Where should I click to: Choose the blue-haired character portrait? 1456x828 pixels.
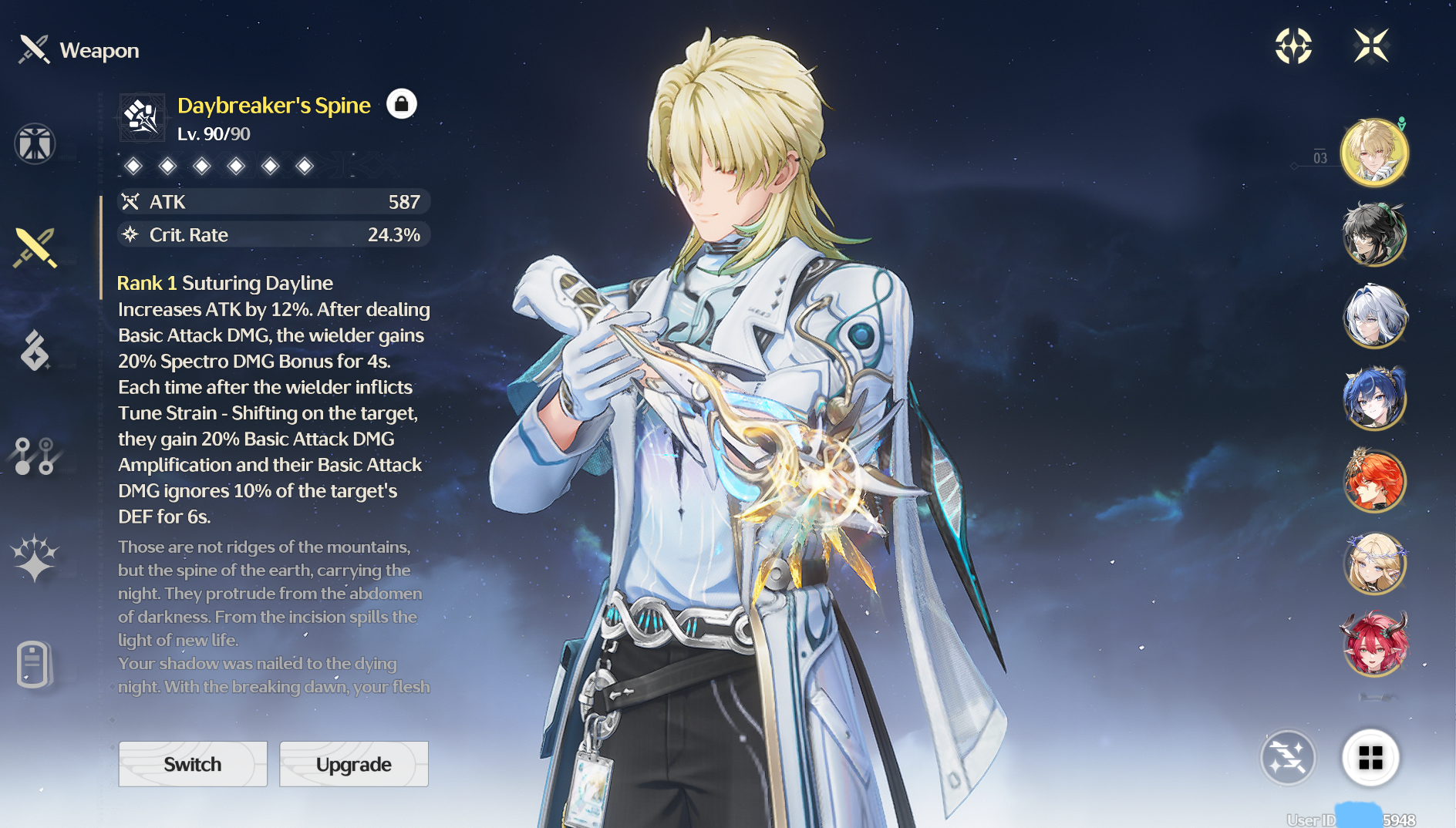click(x=1374, y=399)
